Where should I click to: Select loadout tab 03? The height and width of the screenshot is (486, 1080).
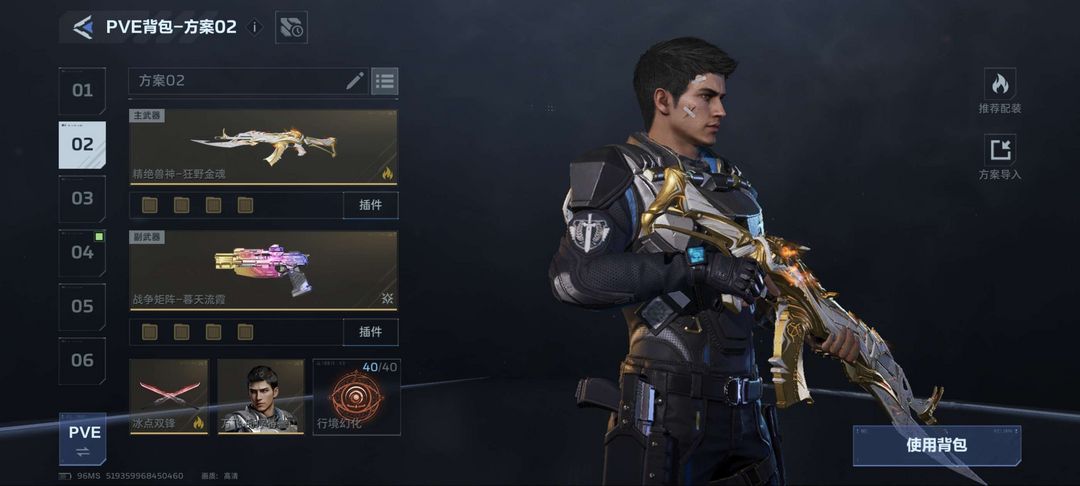tap(82, 198)
